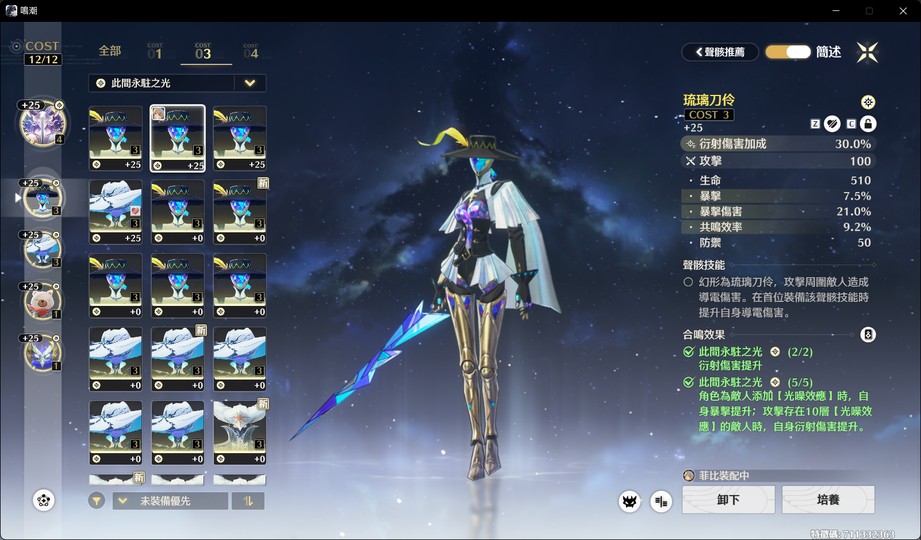Select the equipped cost 4 echo slot
This screenshot has width=921, height=540.
pyautogui.click(x=42, y=123)
